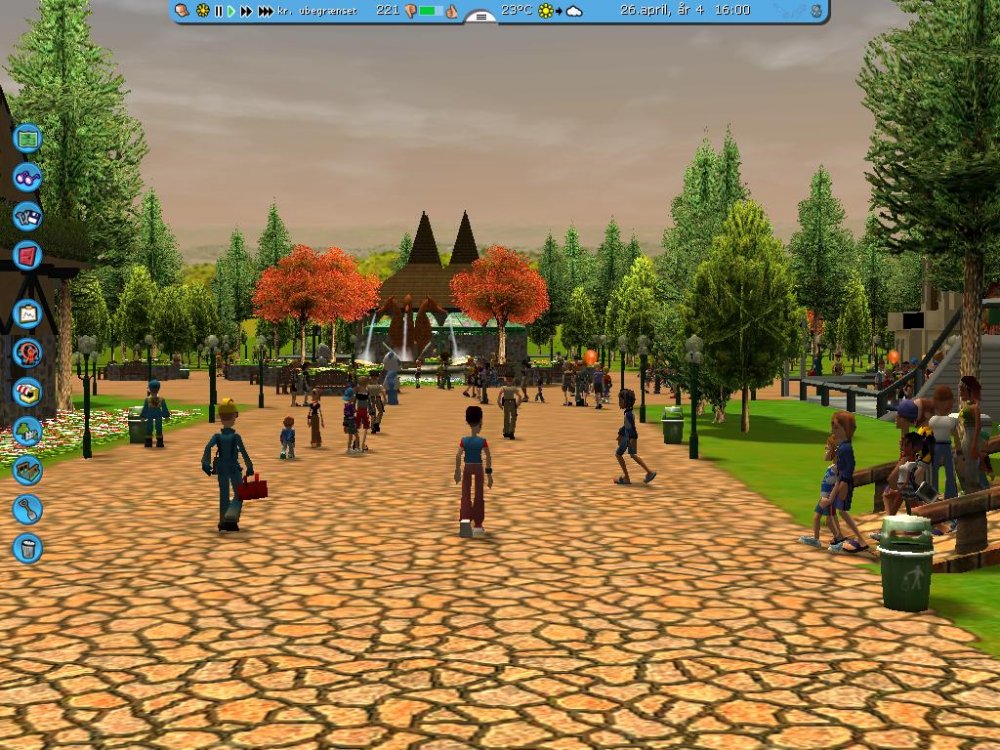Open the save and tools disk icon
This screenshot has height=750, width=1000.
(x=28, y=216)
